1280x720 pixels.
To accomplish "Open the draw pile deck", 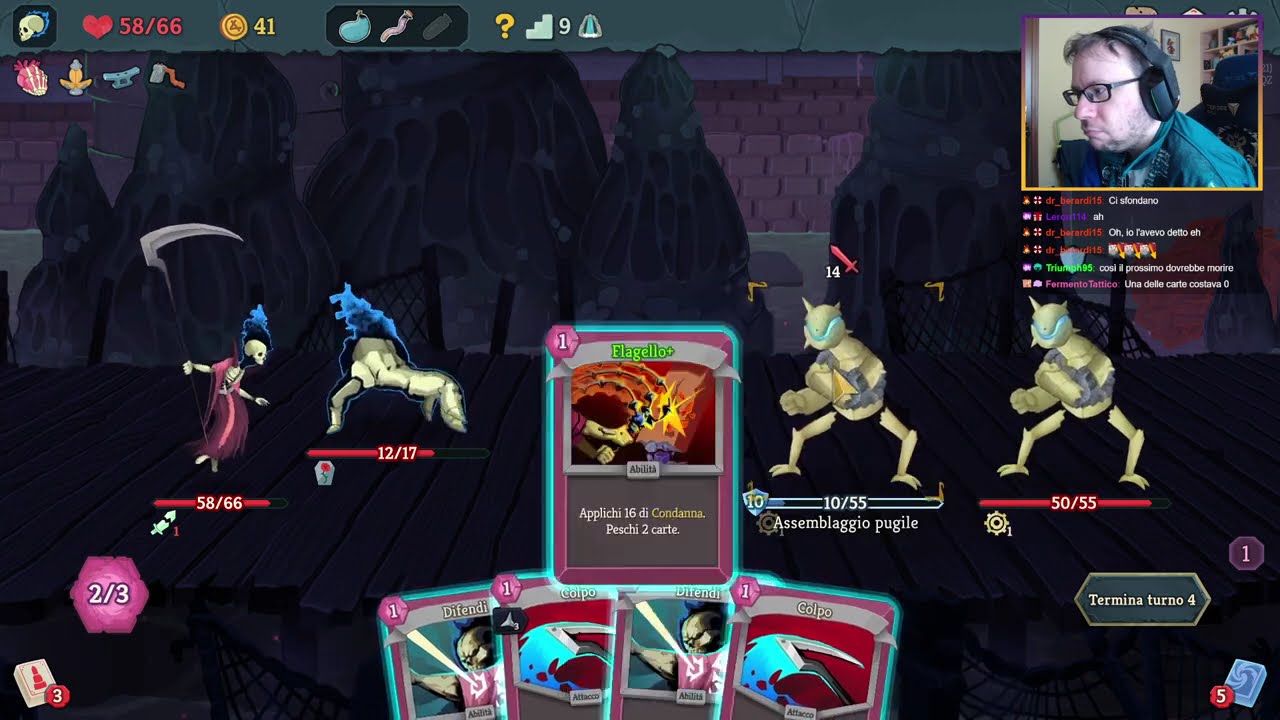I will tap(36, 684).
